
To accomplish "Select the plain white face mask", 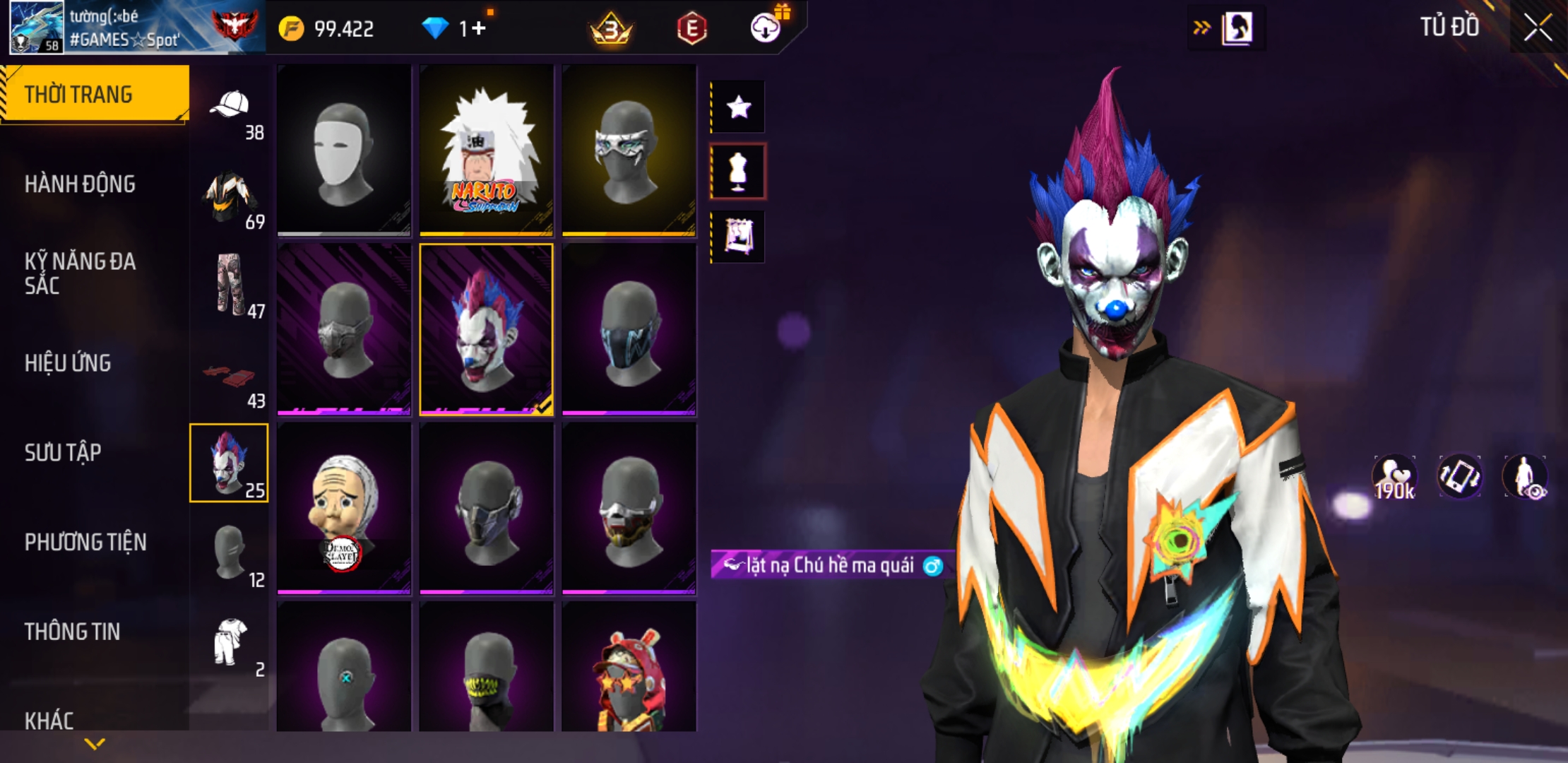I will [344, 150].
